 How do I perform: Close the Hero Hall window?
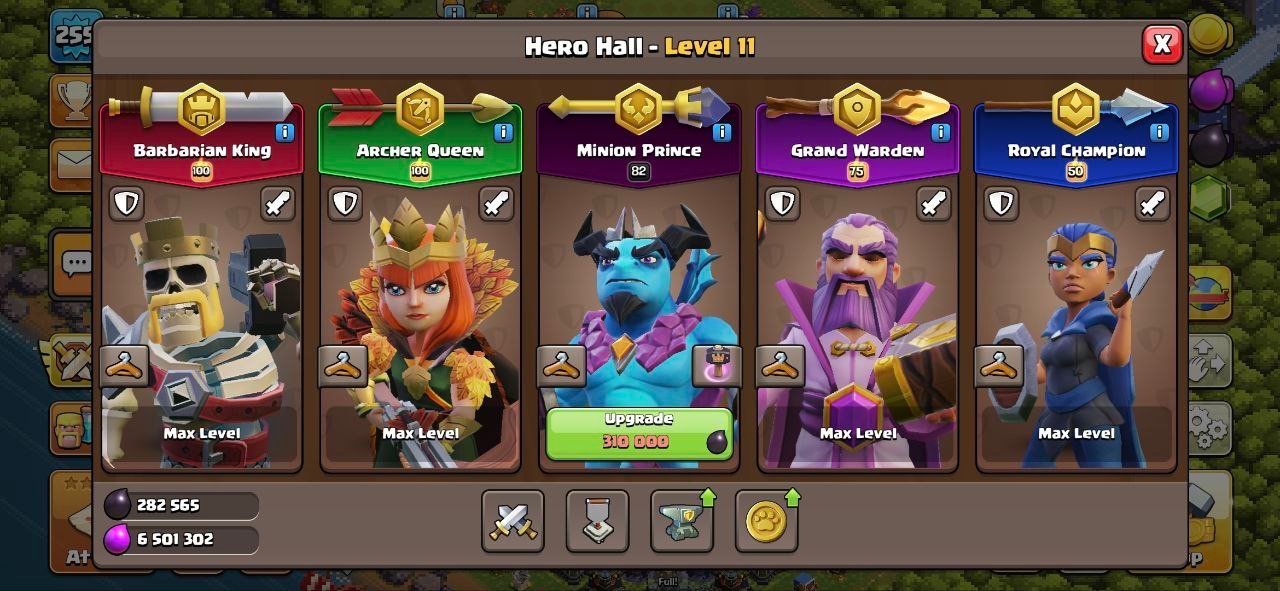coord(1162,44)
